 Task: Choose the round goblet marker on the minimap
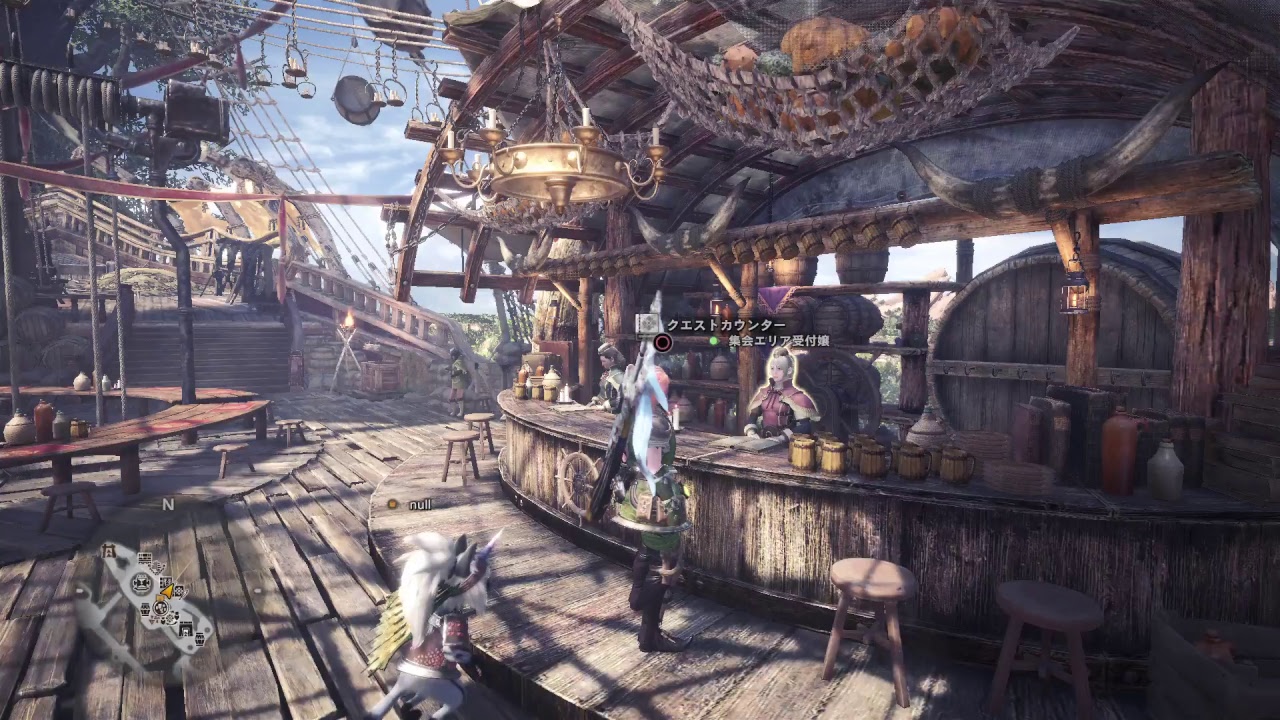(x=141, y=583)
